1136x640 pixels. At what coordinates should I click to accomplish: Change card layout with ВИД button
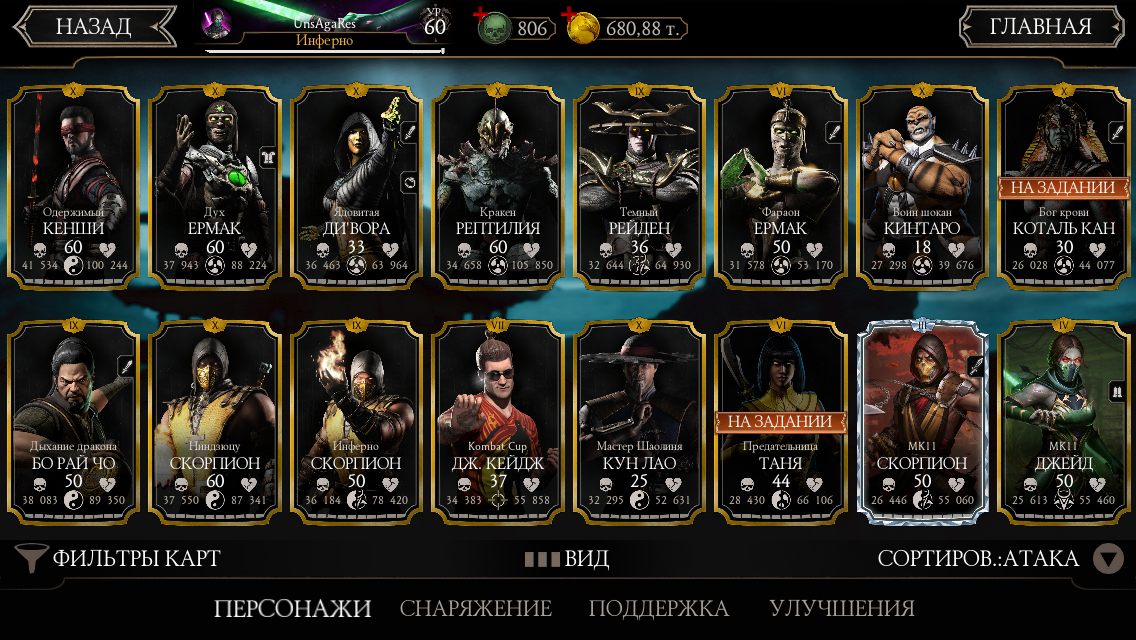click(x=567, y=558)
